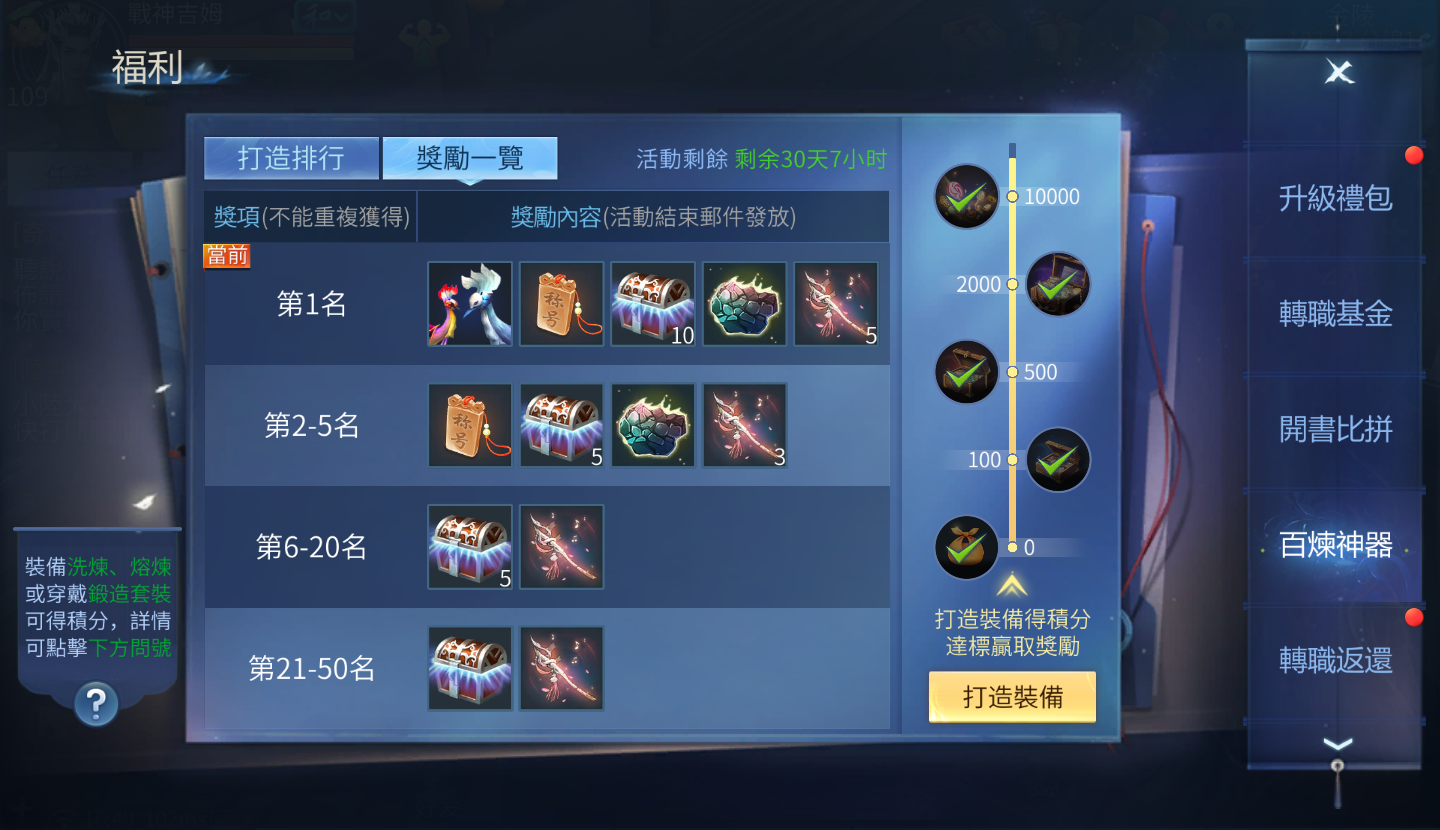The image size is (1440, 830).
Task: Select the weapon reward icon for rank 6-20
Action: [x=561, y=547]
